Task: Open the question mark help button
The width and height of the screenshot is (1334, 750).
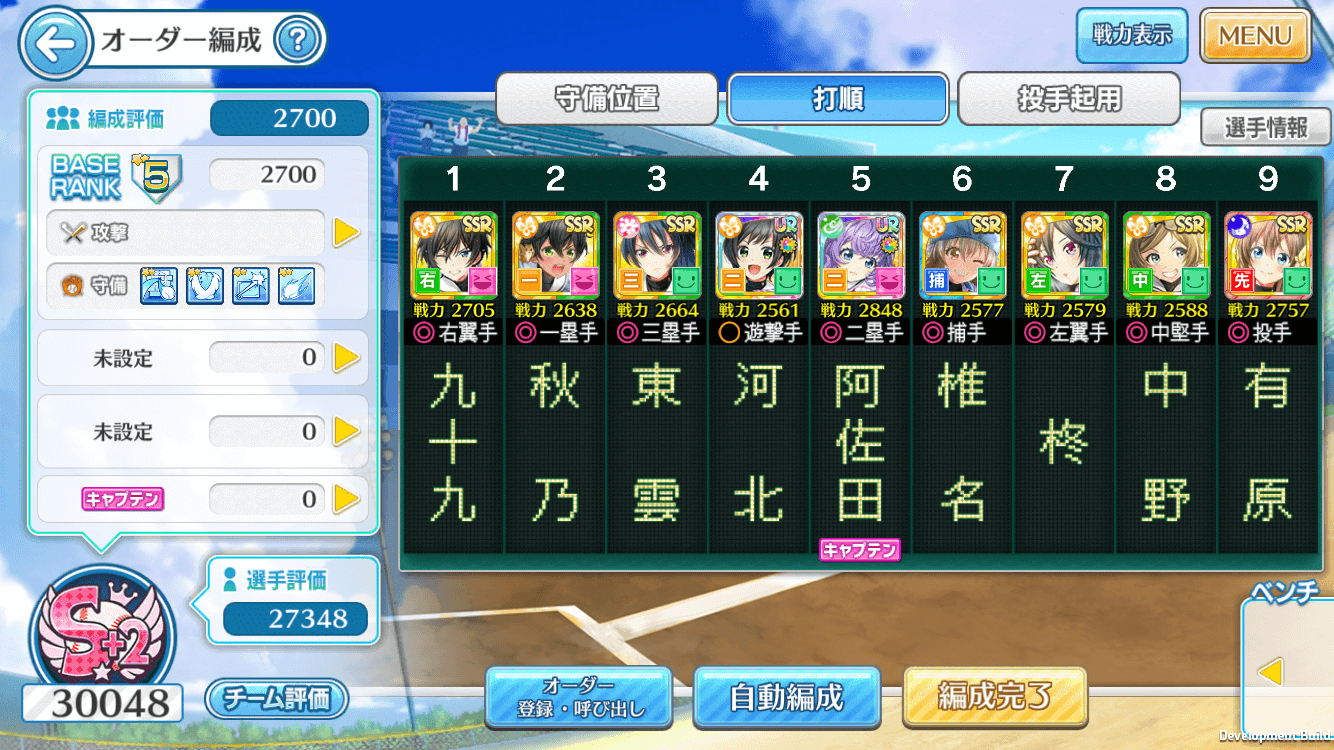Action: pos(296,41)
